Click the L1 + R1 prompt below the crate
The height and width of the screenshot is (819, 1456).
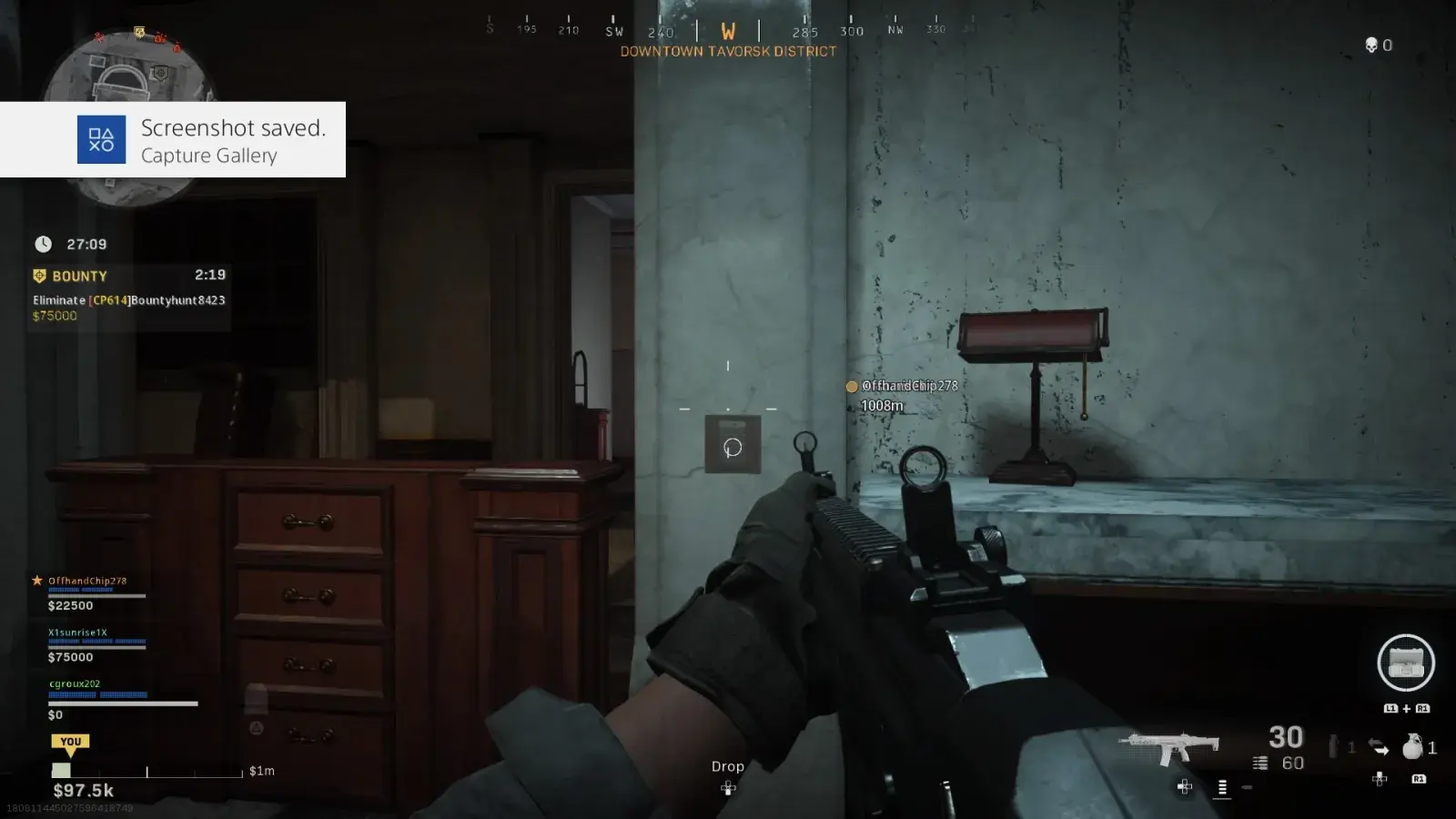point(1404,707)
